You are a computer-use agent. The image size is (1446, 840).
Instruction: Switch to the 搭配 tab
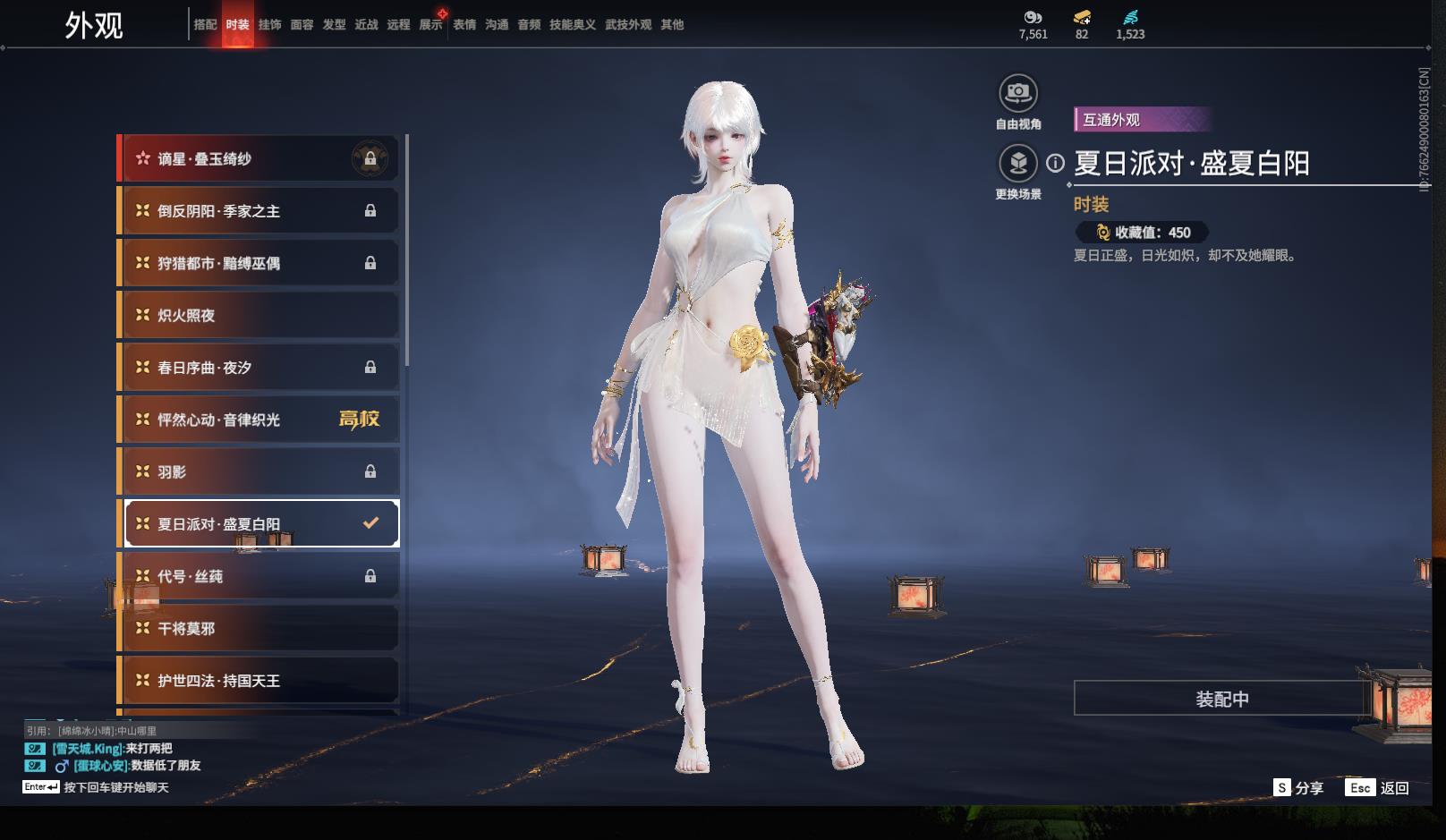point(205,25)
